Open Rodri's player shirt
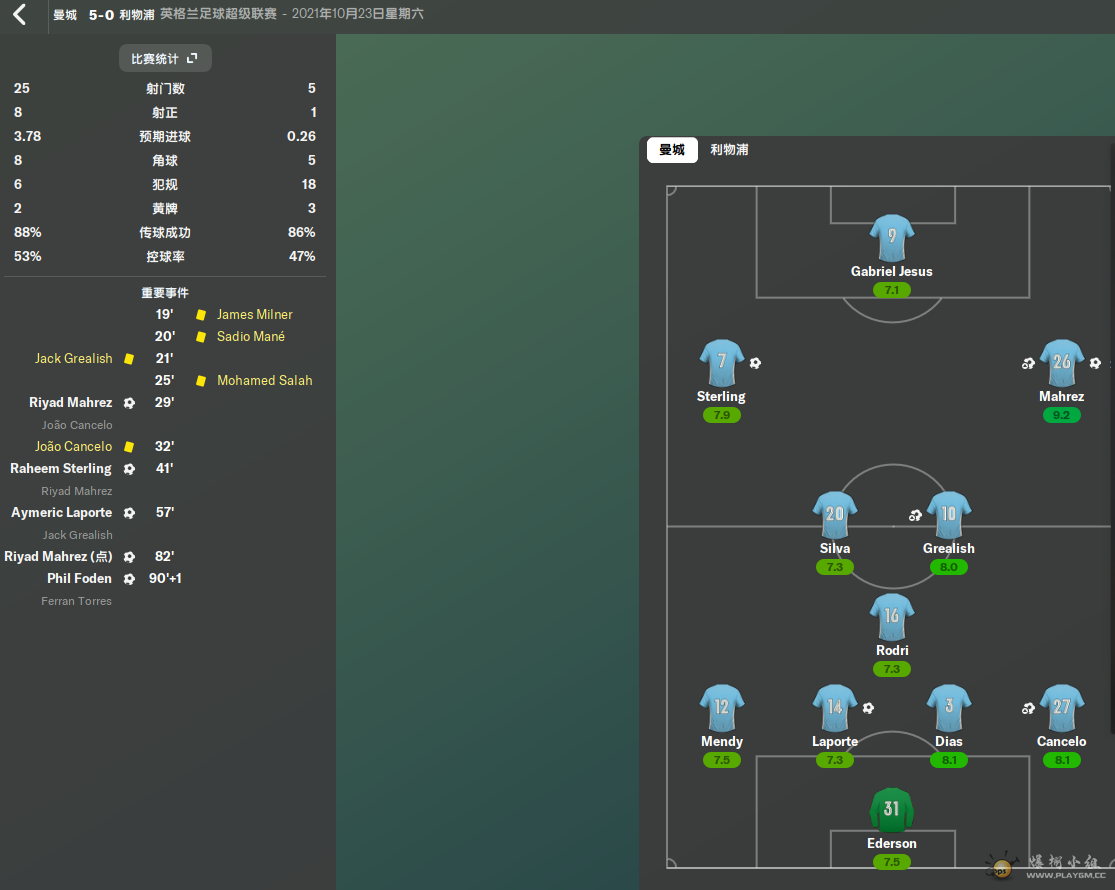This screenshot has width=1115, height=890. click(891, 617)
